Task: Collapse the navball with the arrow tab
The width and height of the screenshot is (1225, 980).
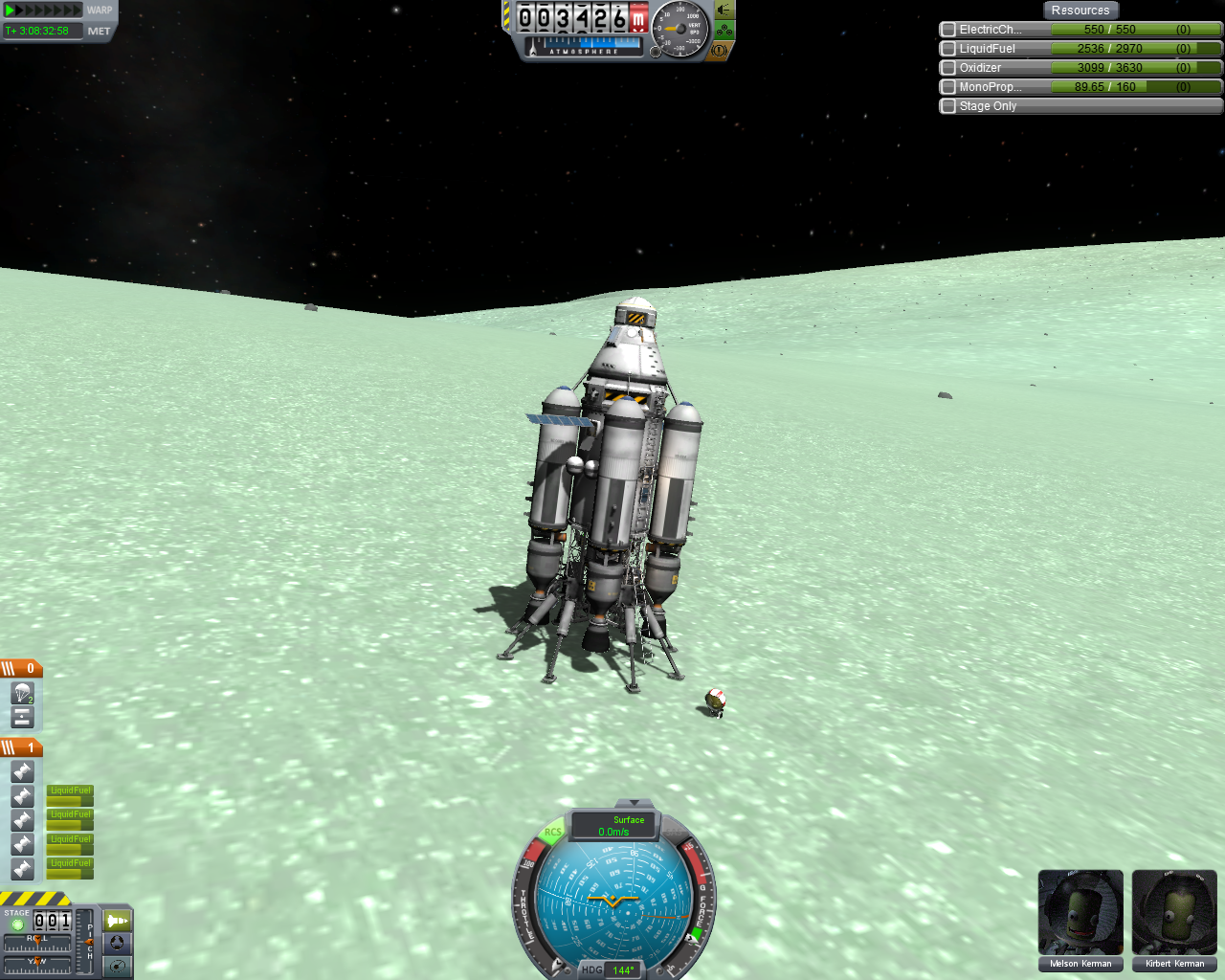Action: click(x=633, y=802)
